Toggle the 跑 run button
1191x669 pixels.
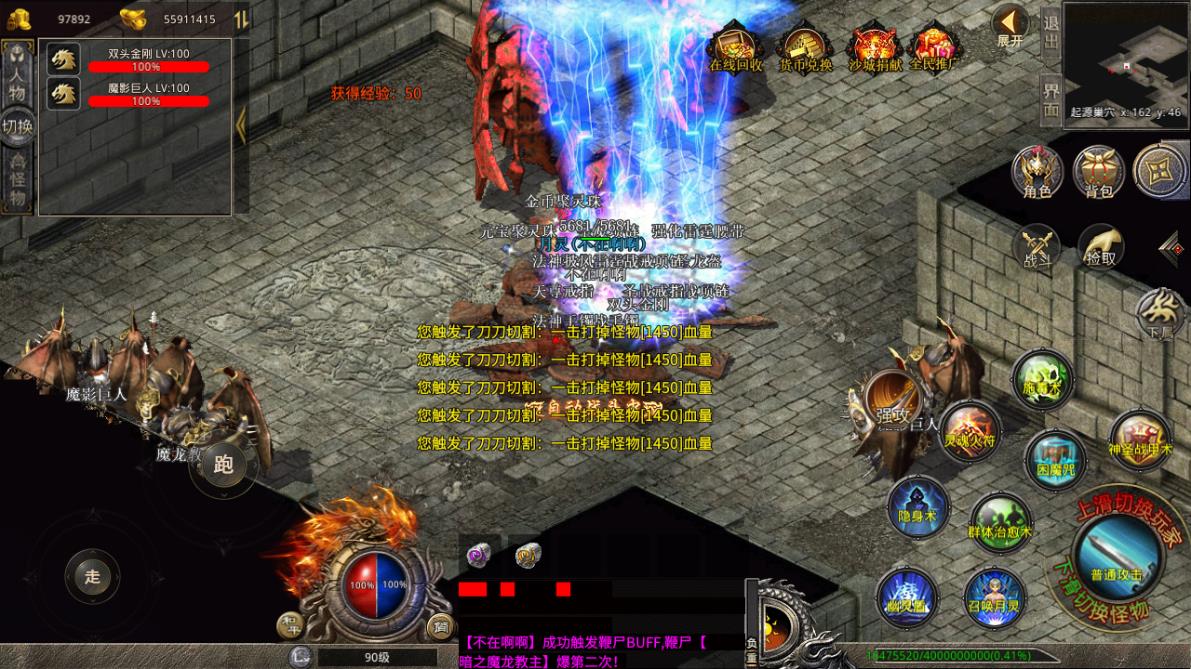point(223,464)
